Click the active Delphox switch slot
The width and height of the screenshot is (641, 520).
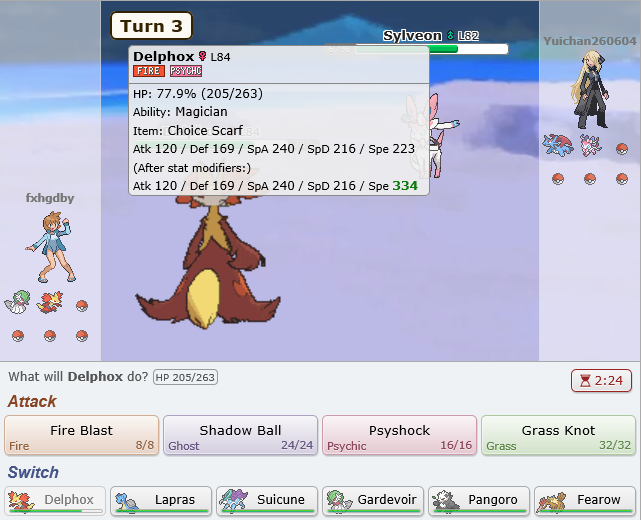pyautogui.click(x=55, y=500)
